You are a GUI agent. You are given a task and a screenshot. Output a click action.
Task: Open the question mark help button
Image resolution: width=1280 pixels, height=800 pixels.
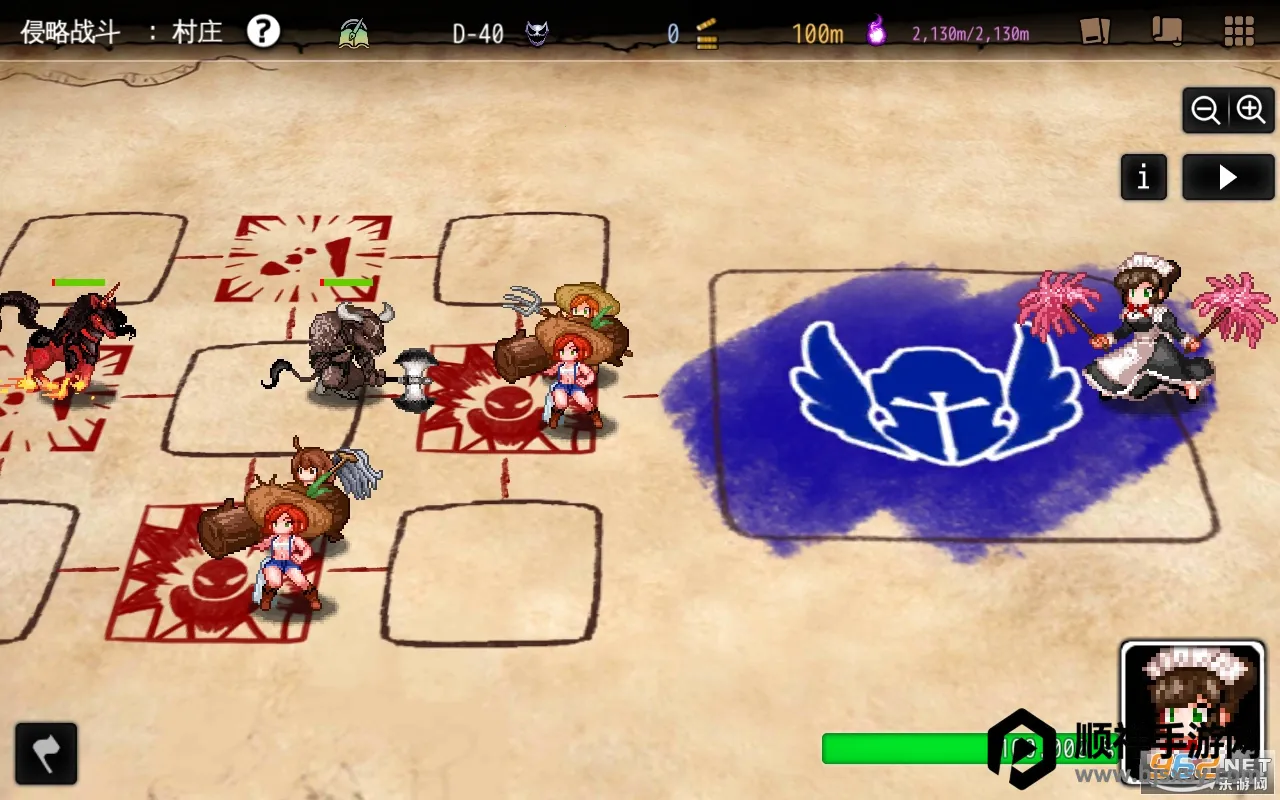(263, 31)
